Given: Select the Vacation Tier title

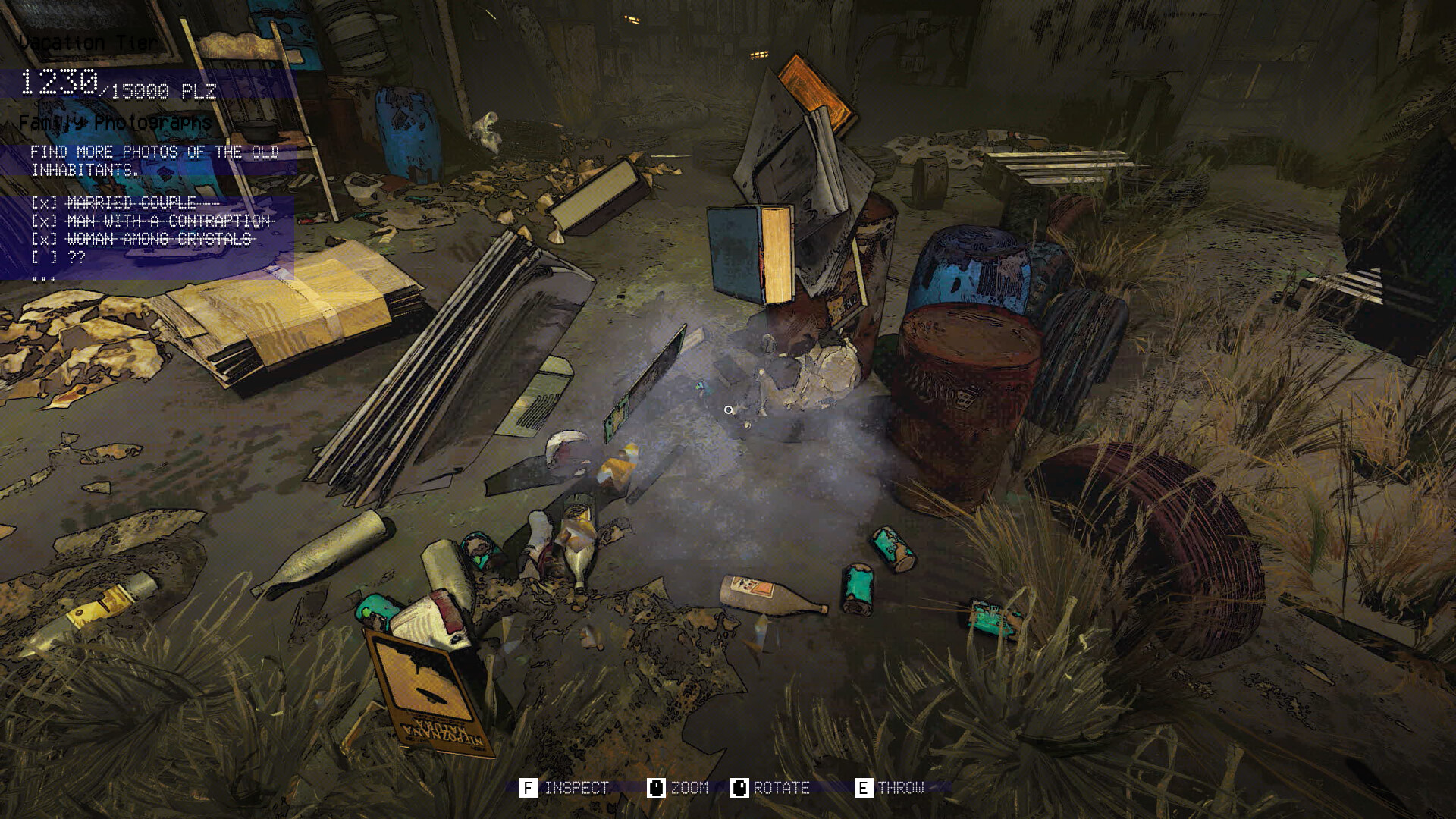Looking at the screenshot, I should tap(89, 42).
